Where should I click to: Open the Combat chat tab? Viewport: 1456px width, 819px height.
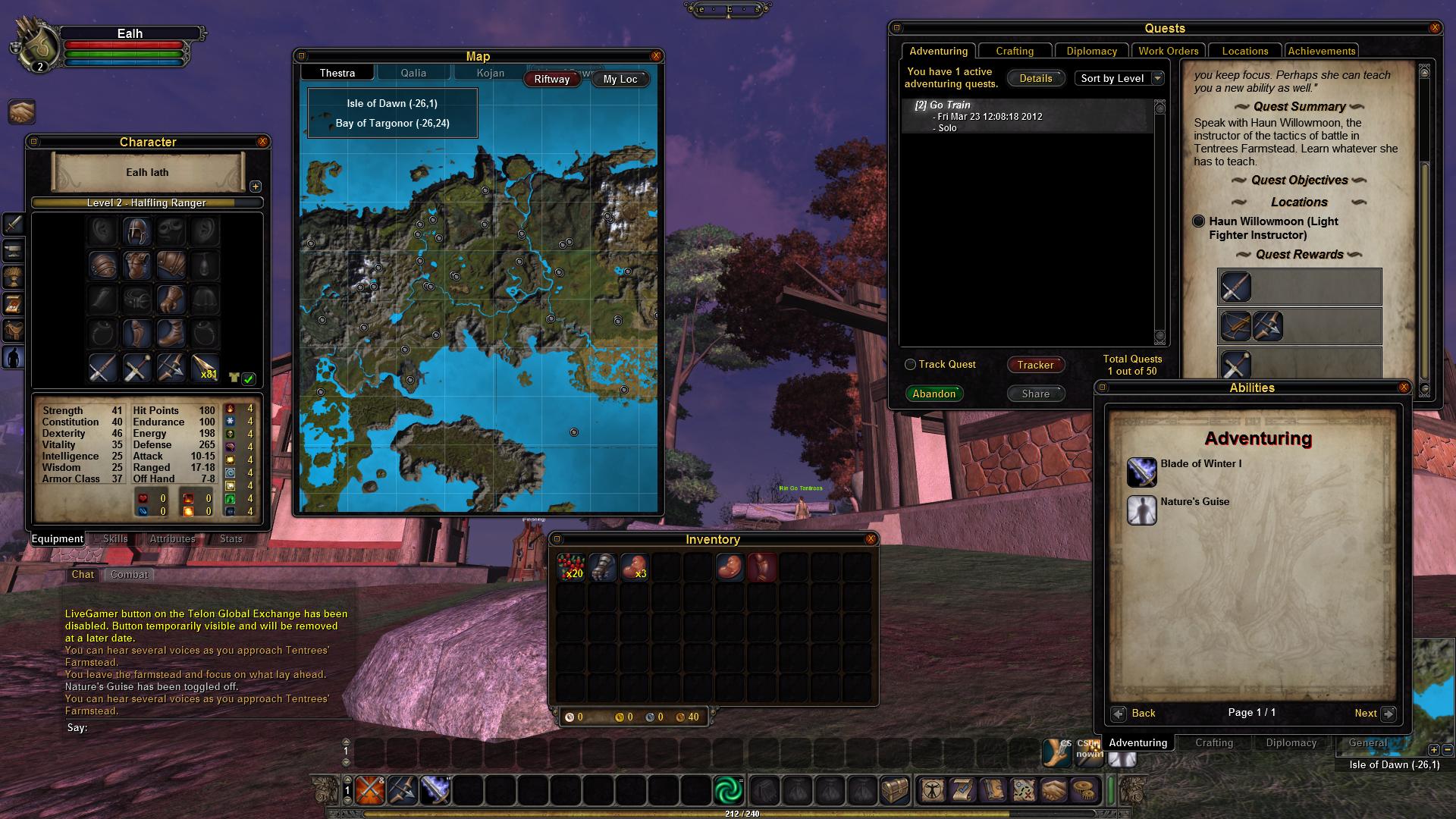tap(129, 574)
